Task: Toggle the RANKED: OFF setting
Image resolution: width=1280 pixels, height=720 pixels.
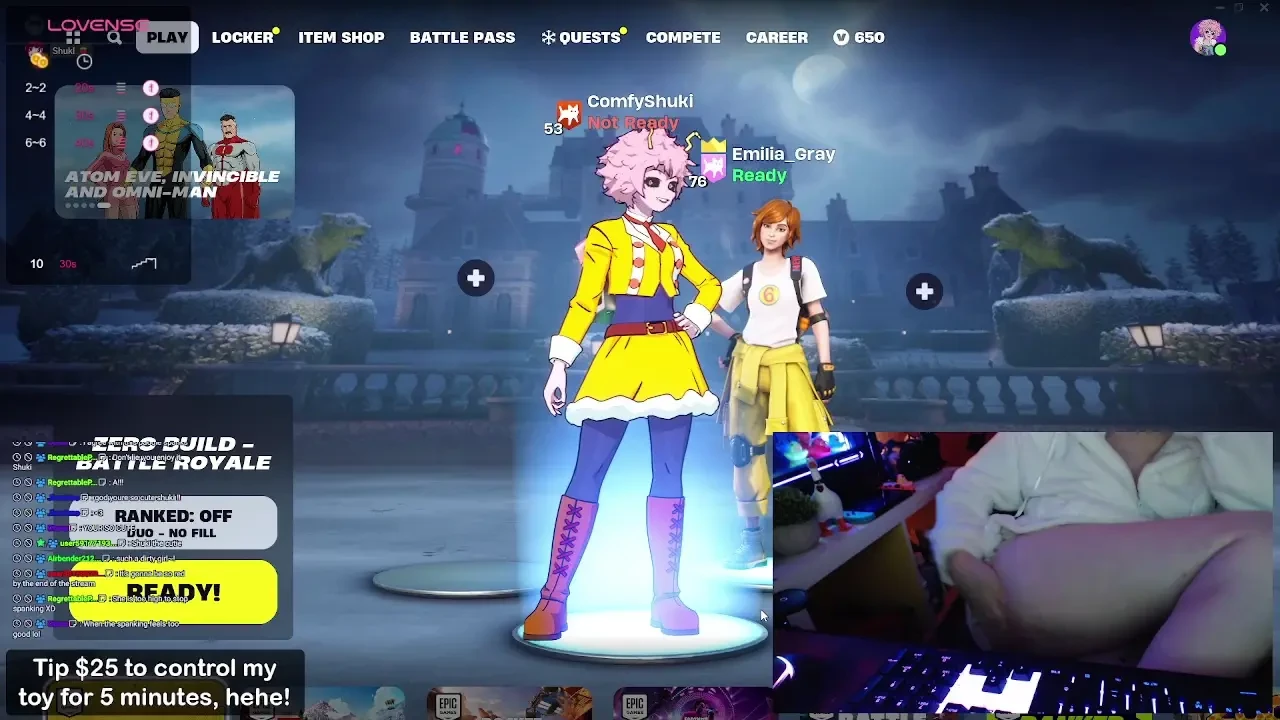Action: (x=174, y=516)
